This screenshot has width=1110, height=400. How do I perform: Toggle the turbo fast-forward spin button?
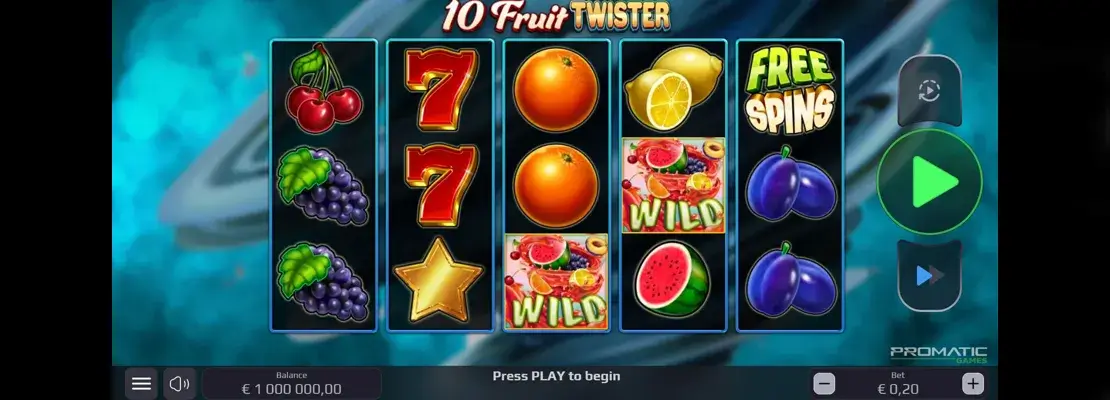tap(929, 275)
